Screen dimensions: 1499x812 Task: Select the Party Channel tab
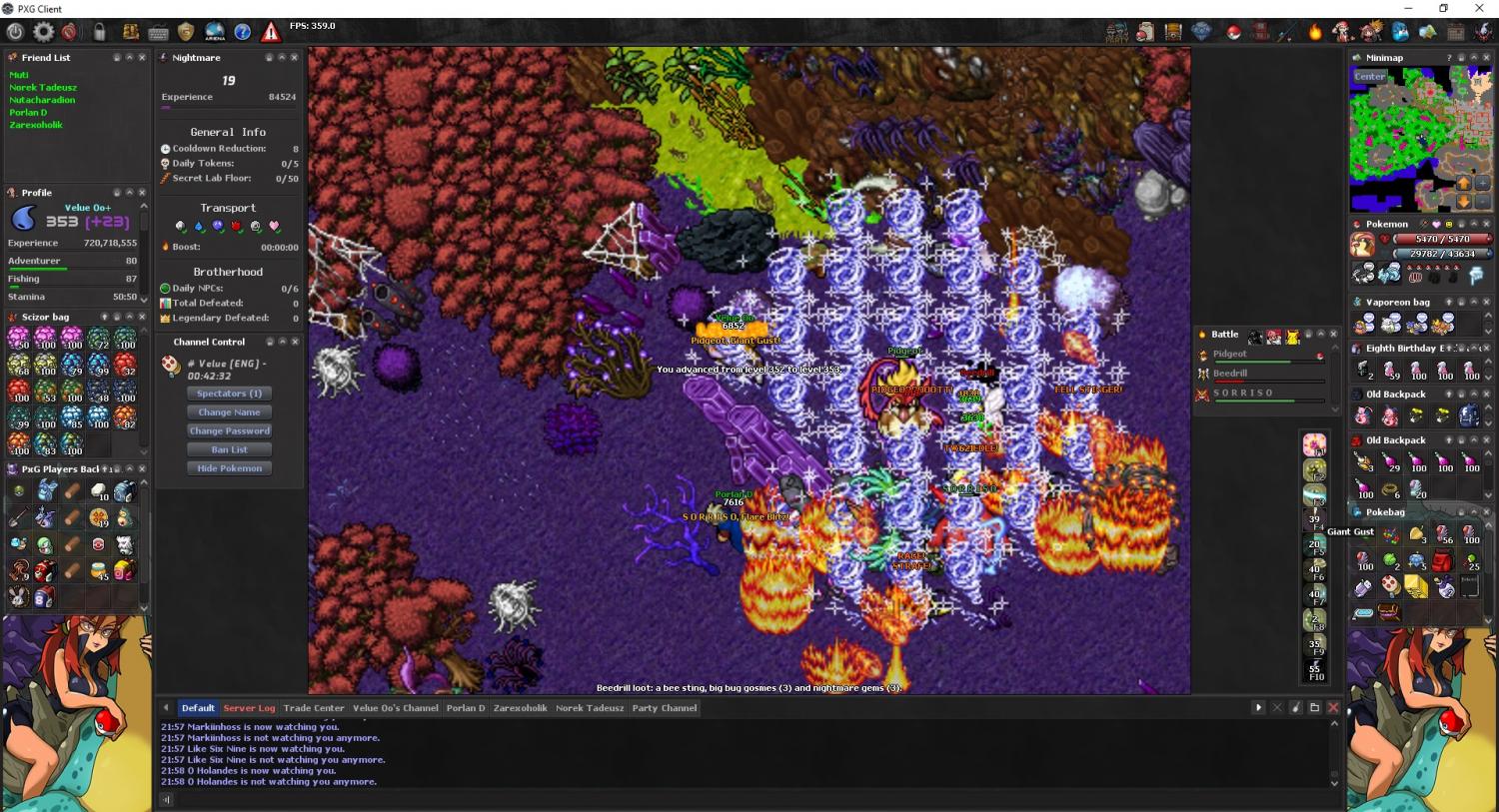(665, 708)
